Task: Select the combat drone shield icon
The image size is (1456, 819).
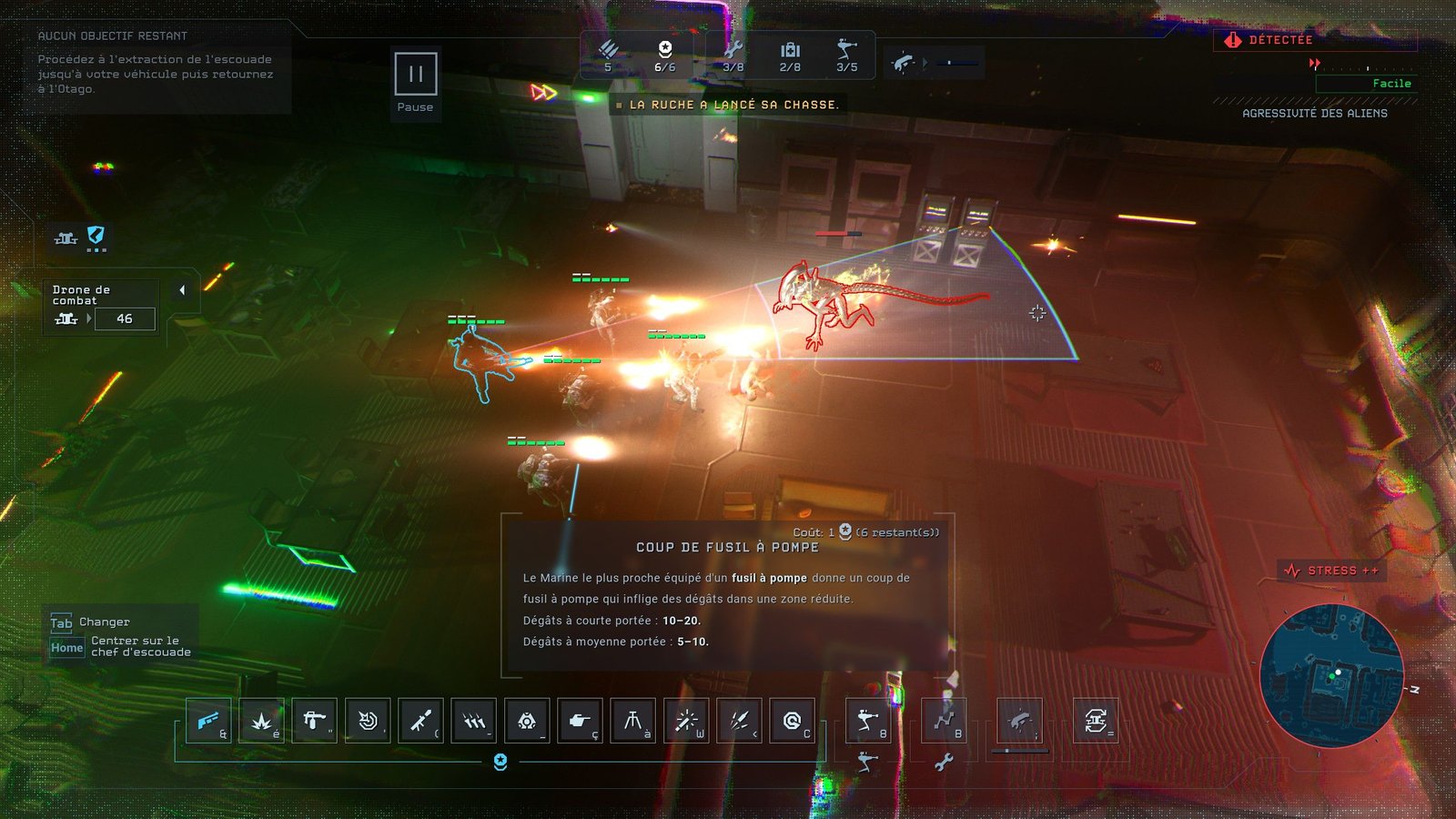Action: click(96, 236)
